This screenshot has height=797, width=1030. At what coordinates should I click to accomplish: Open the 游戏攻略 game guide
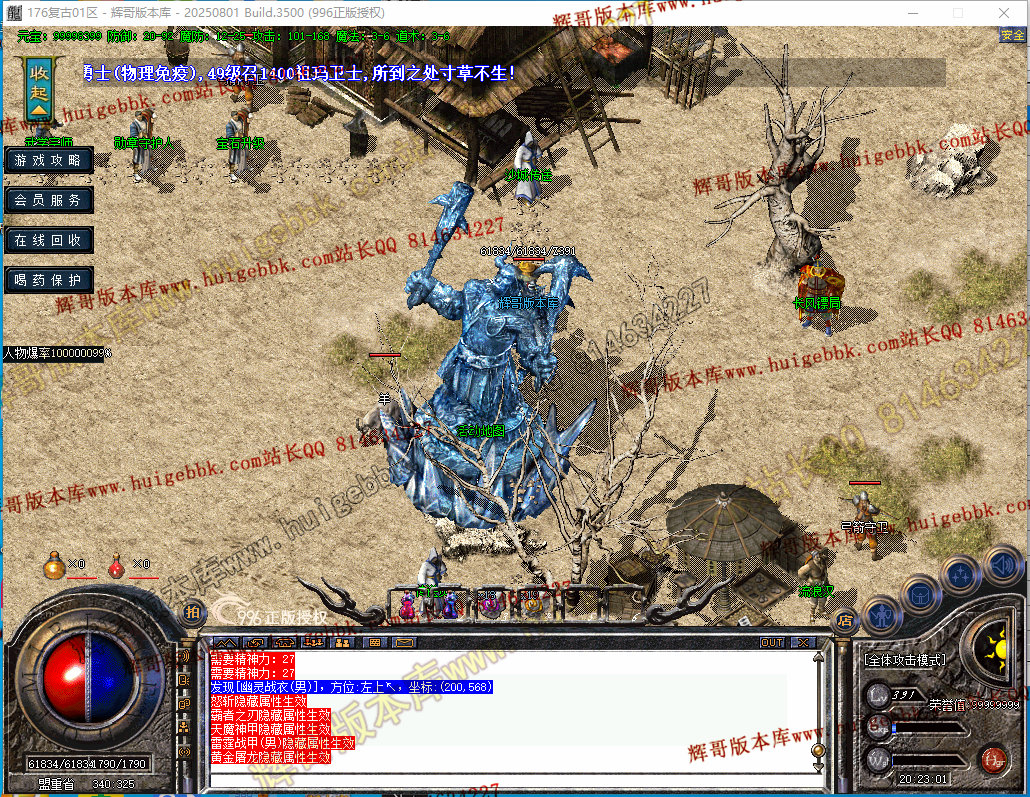coord(49,160)
